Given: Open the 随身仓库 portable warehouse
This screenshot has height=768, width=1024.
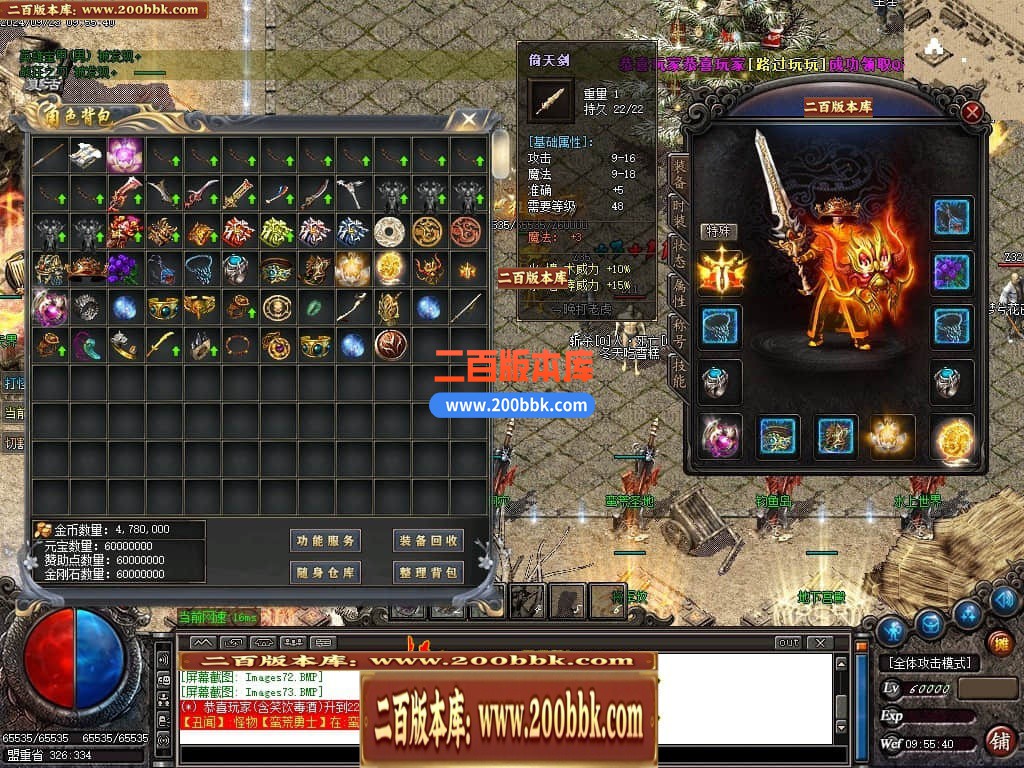Looking at the screenshot, I should pos(325,572).
